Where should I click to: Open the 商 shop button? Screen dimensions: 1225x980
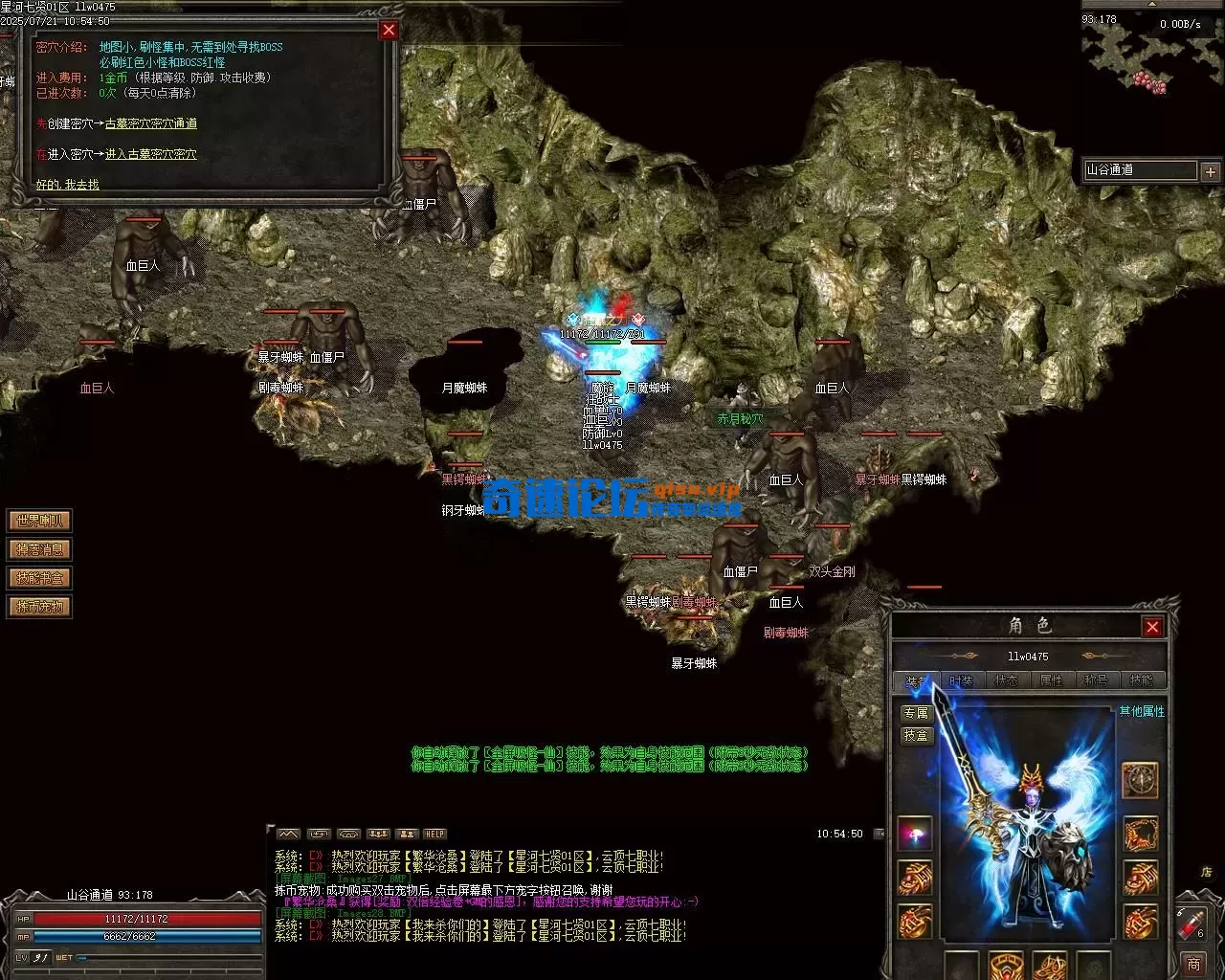(1192, 964)
